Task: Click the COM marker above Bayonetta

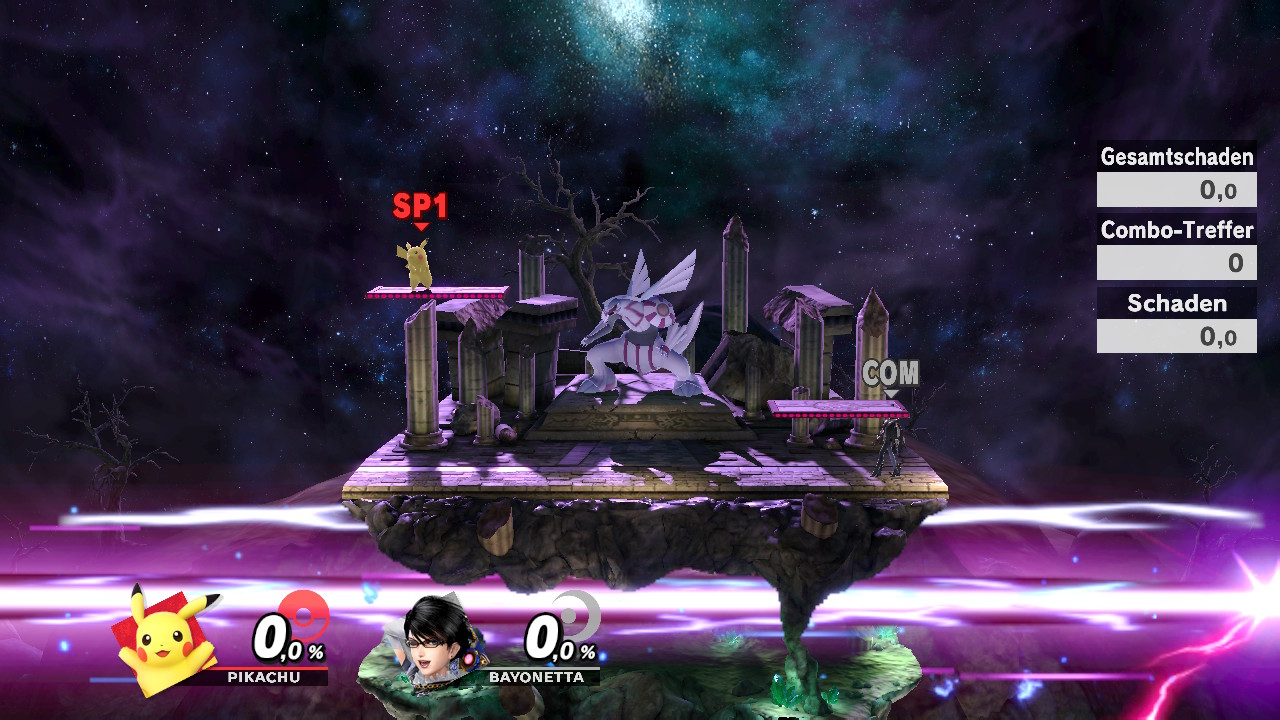Action: [x=891, y=372]
